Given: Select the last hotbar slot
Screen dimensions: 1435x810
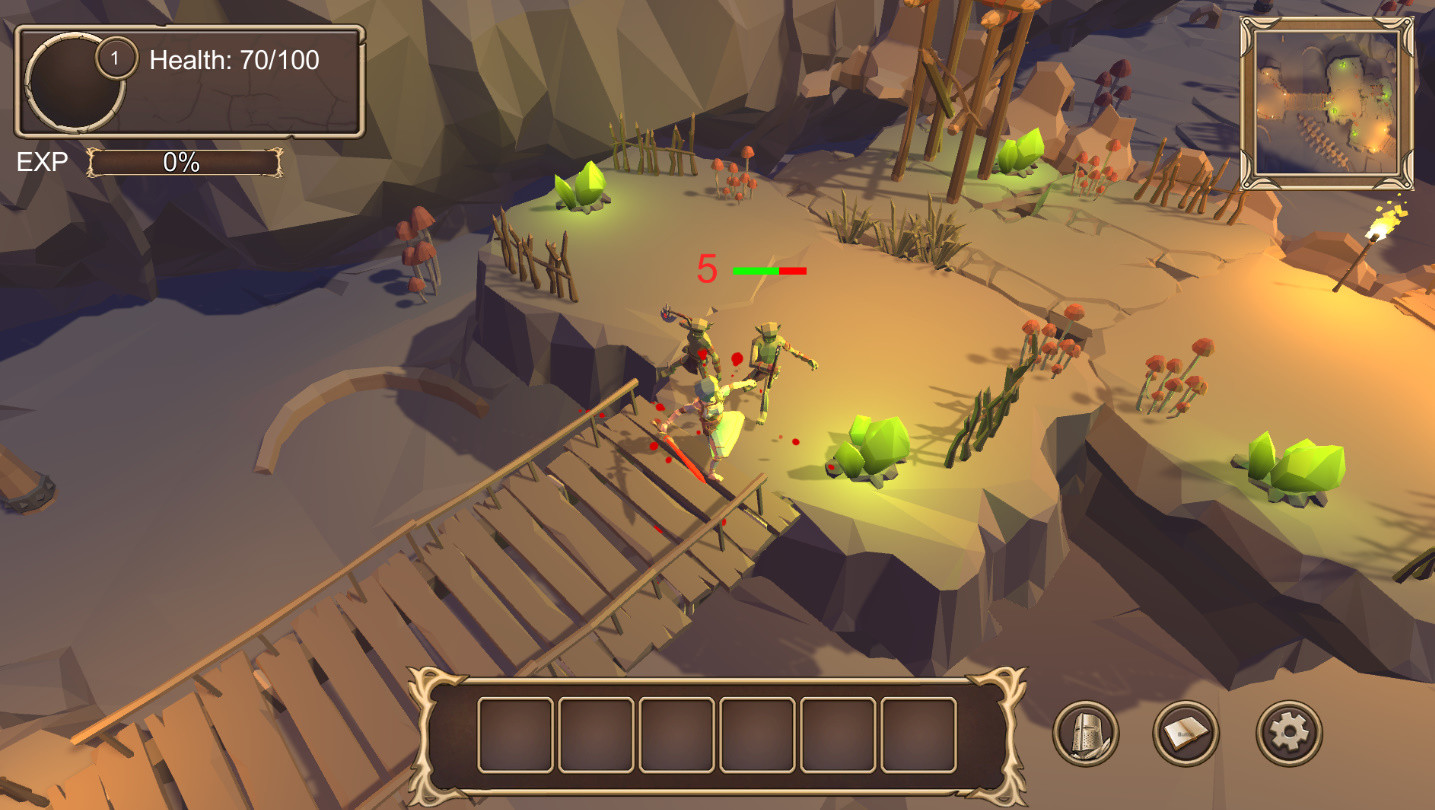Looking at the screenshot, I should coord(916,733).
